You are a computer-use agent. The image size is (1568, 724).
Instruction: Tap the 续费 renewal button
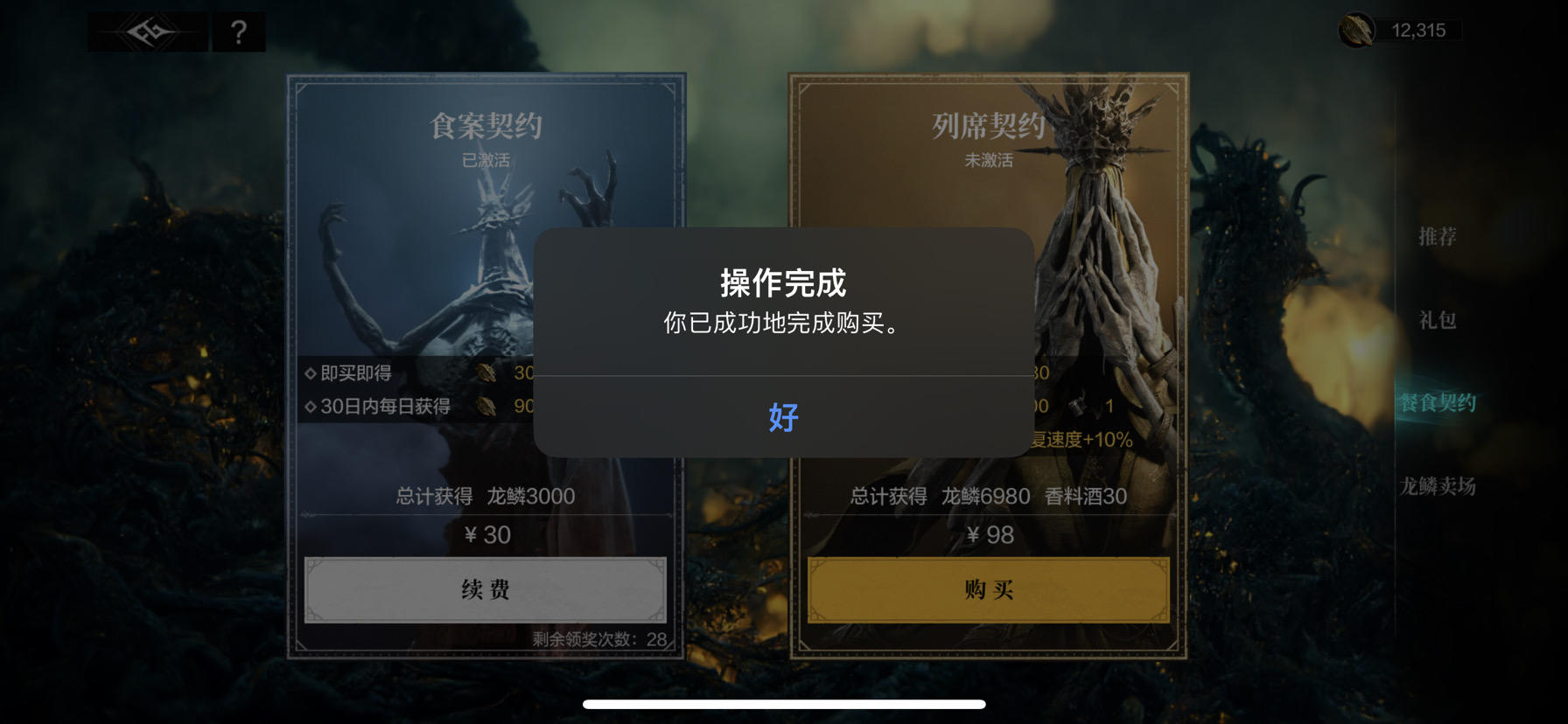click(486, 590)
